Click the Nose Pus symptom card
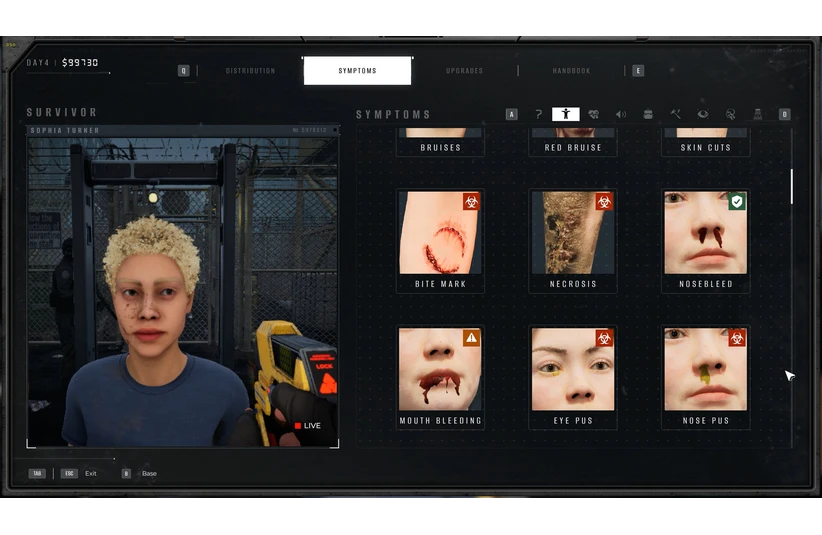822x535 pixels. [x=706, y=377]
